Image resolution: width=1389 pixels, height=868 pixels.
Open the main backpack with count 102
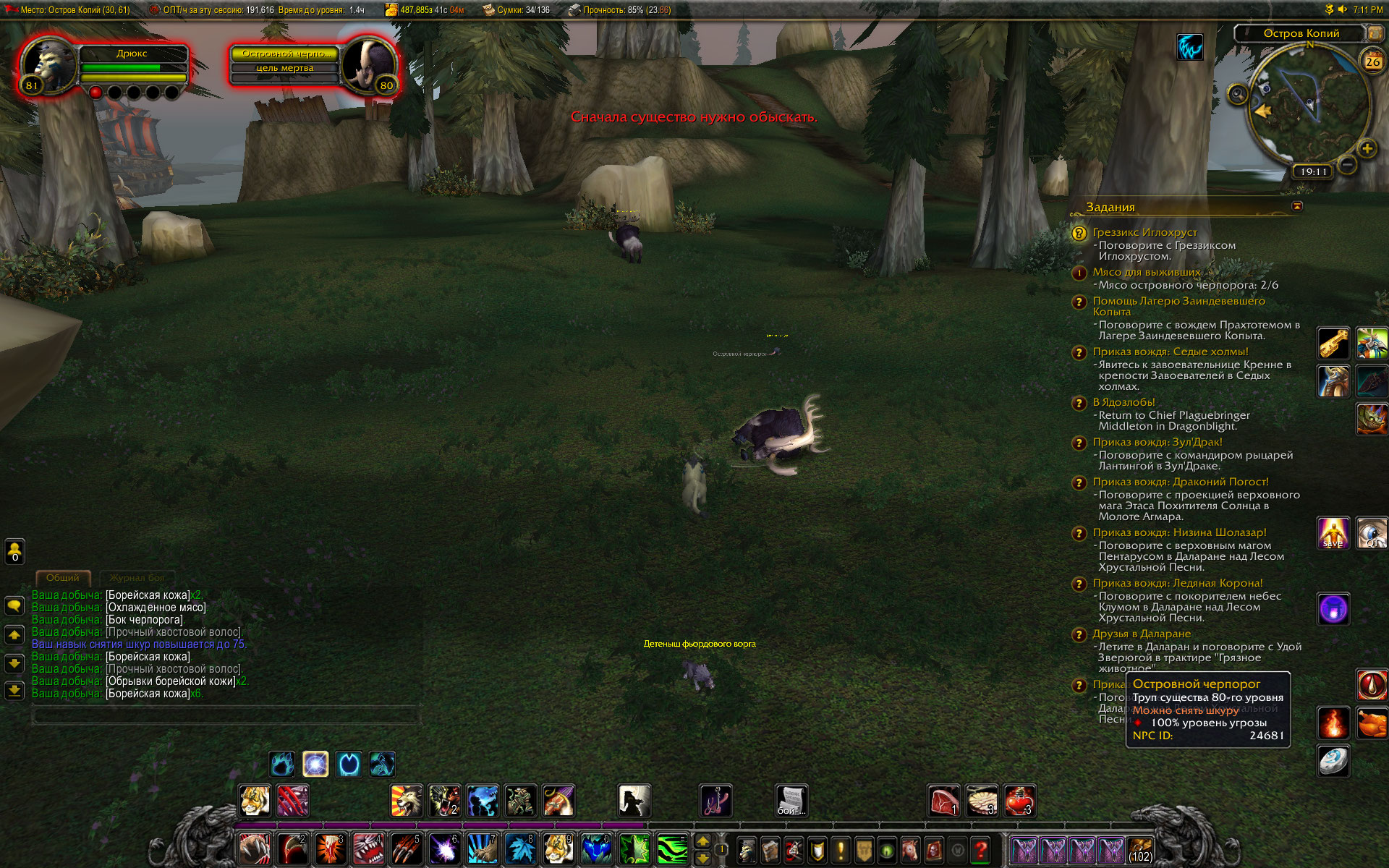click(1140, 850)
